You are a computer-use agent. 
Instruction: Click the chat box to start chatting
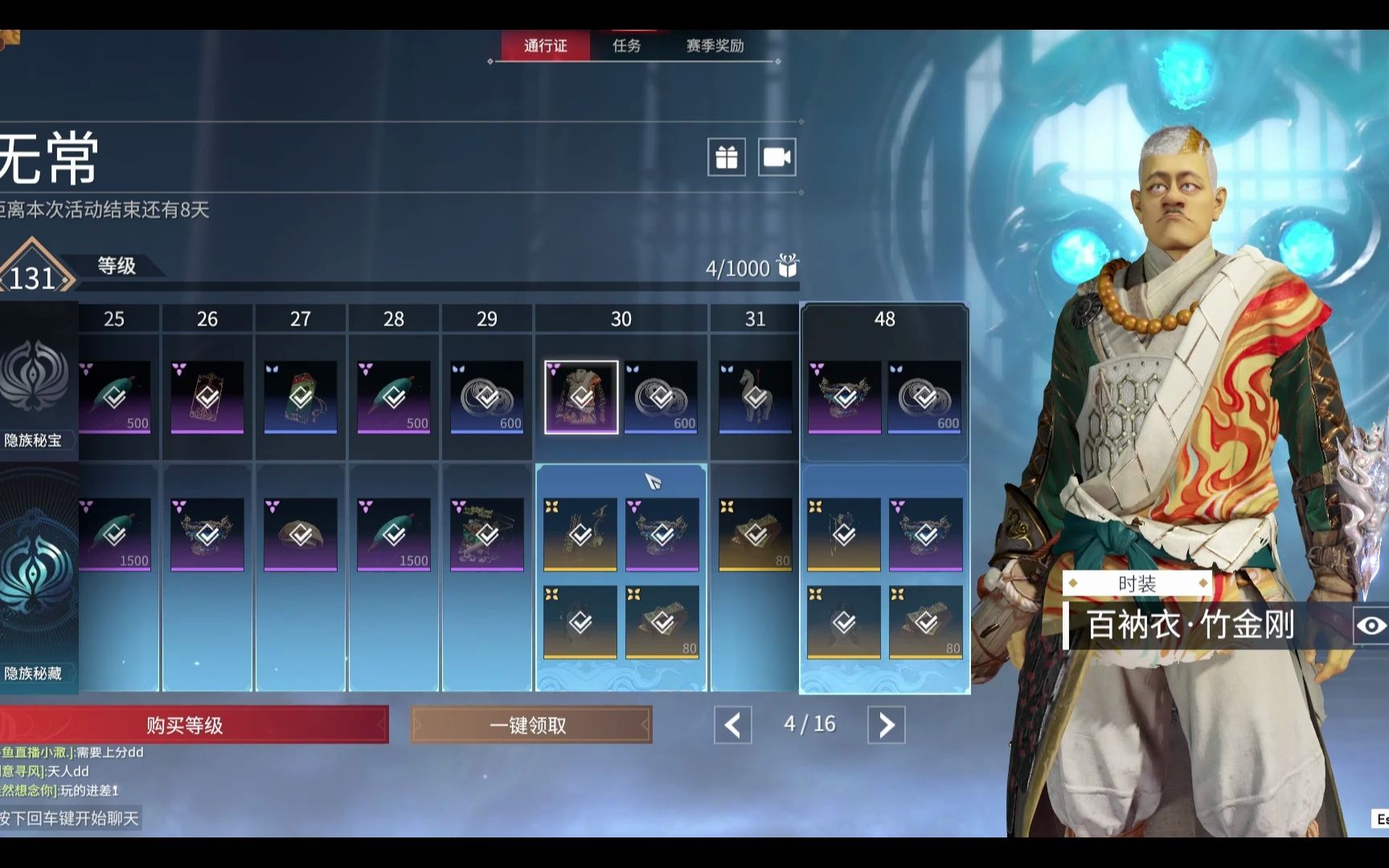click(71, 818)
